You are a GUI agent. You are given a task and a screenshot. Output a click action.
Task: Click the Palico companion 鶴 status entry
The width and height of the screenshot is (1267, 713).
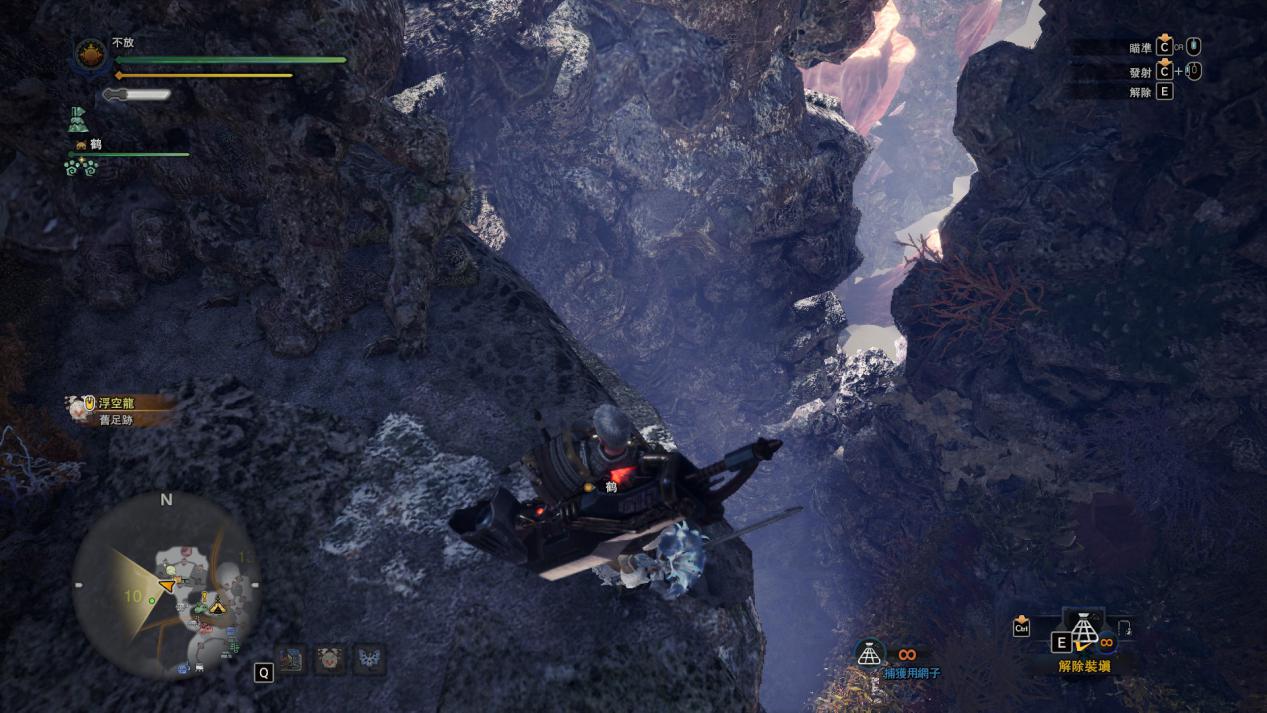[95, 145]
